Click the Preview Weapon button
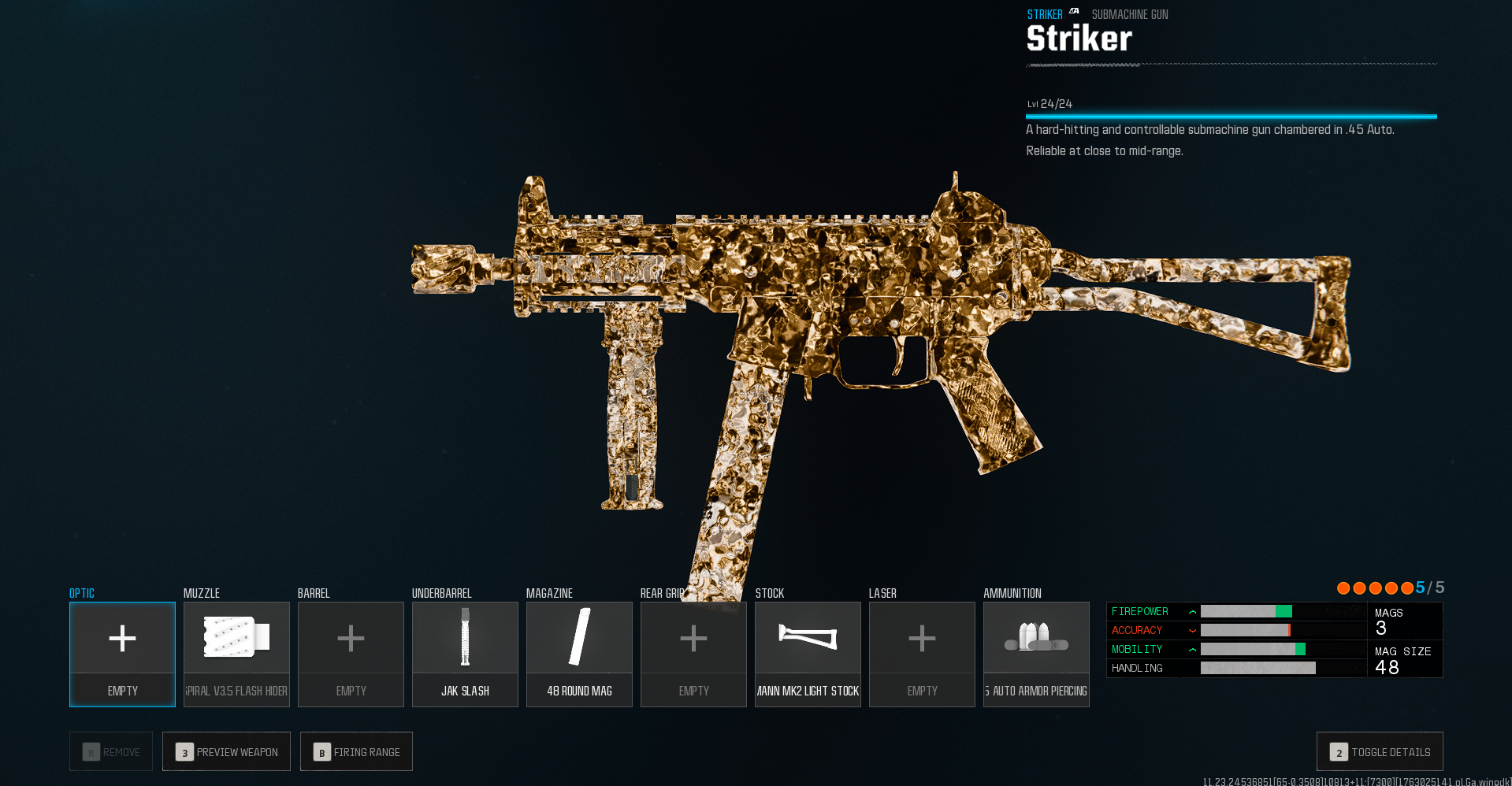1512x786 pixels. [226, 751]
